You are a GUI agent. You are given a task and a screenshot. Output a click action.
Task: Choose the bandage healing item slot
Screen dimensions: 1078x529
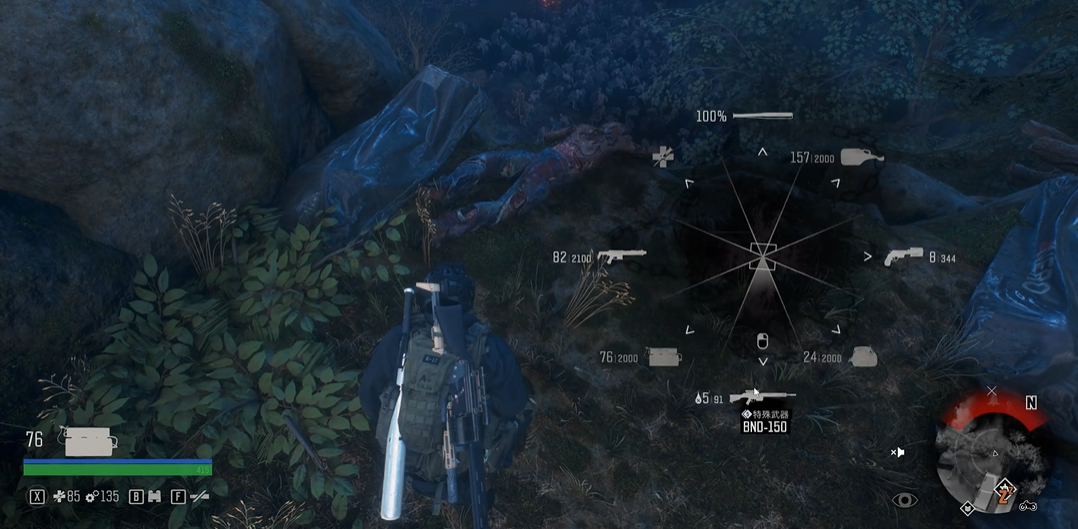(662, 157)
